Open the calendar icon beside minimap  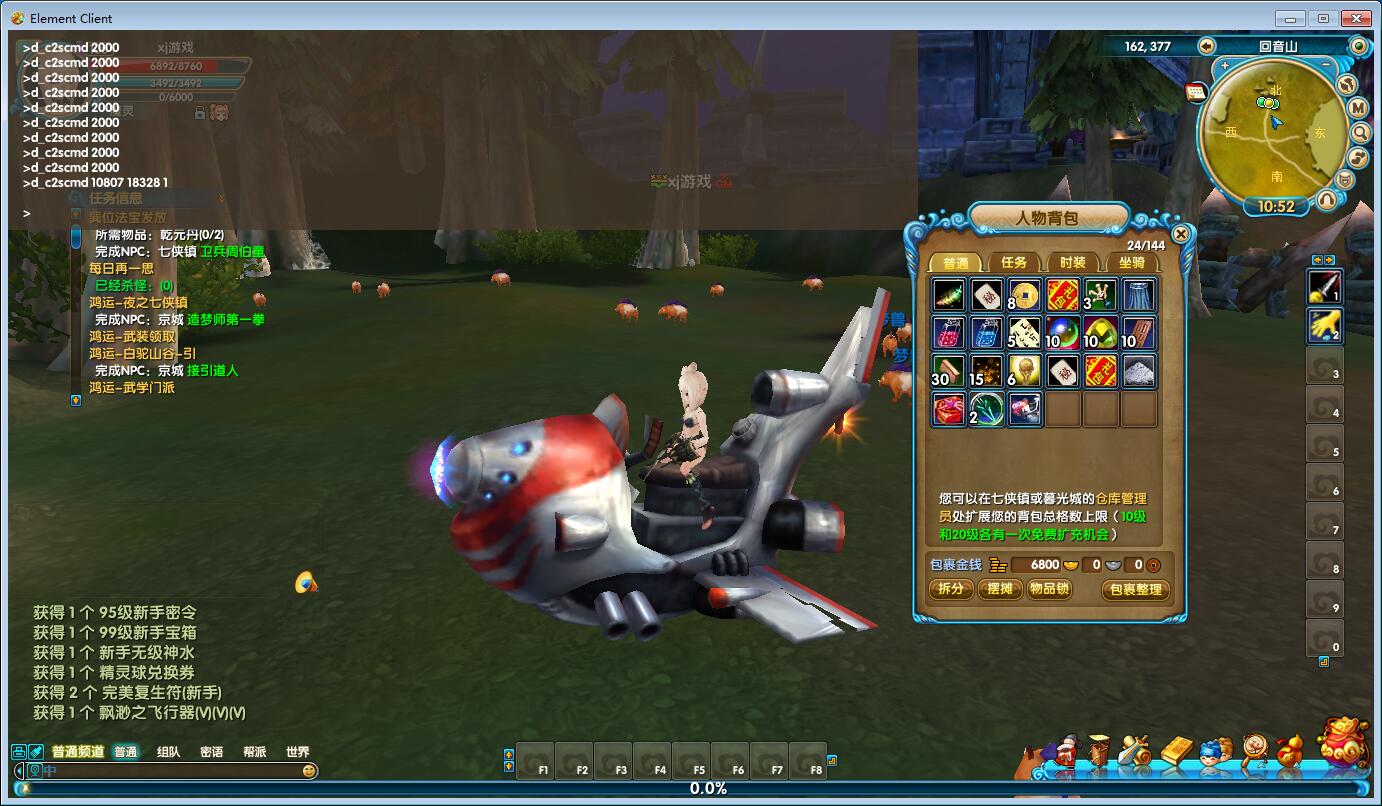pyautogui.click(x=1196, y=92)
